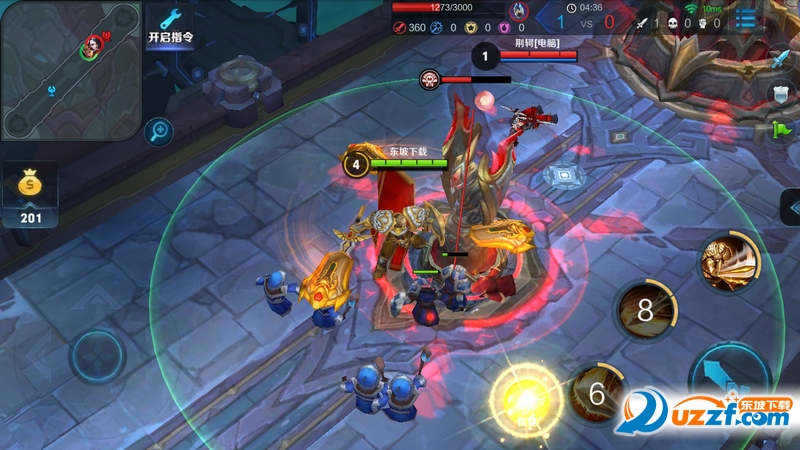Tap the minimap in the corner

coord(70,70)
